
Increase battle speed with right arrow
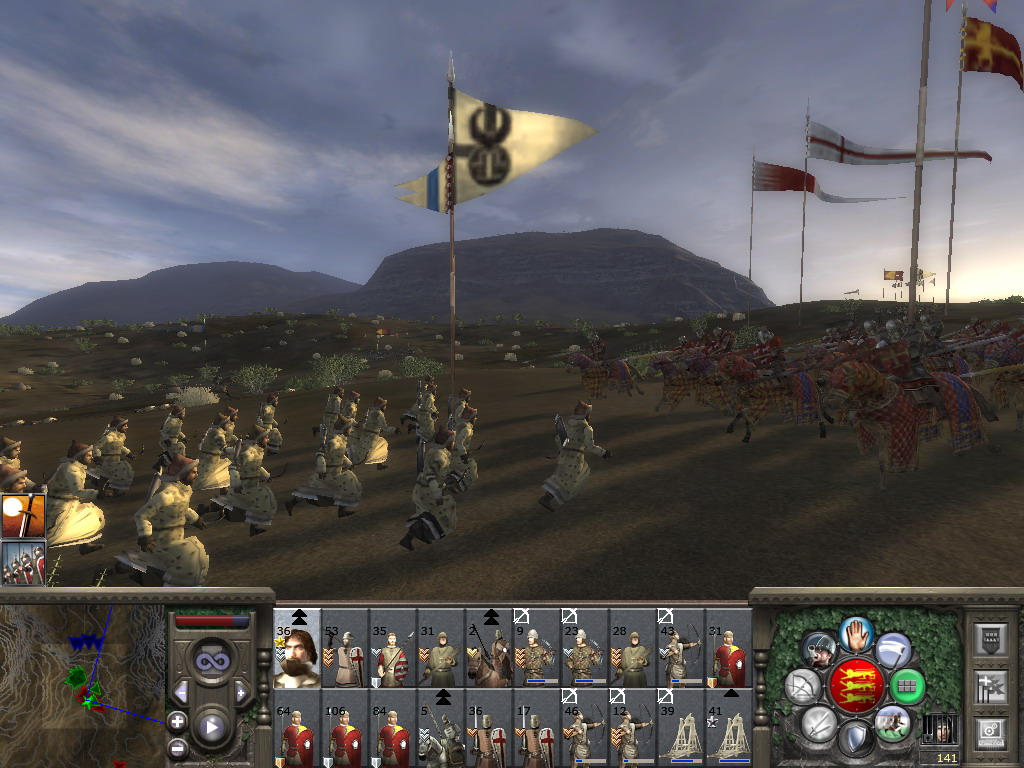(241, 692)
